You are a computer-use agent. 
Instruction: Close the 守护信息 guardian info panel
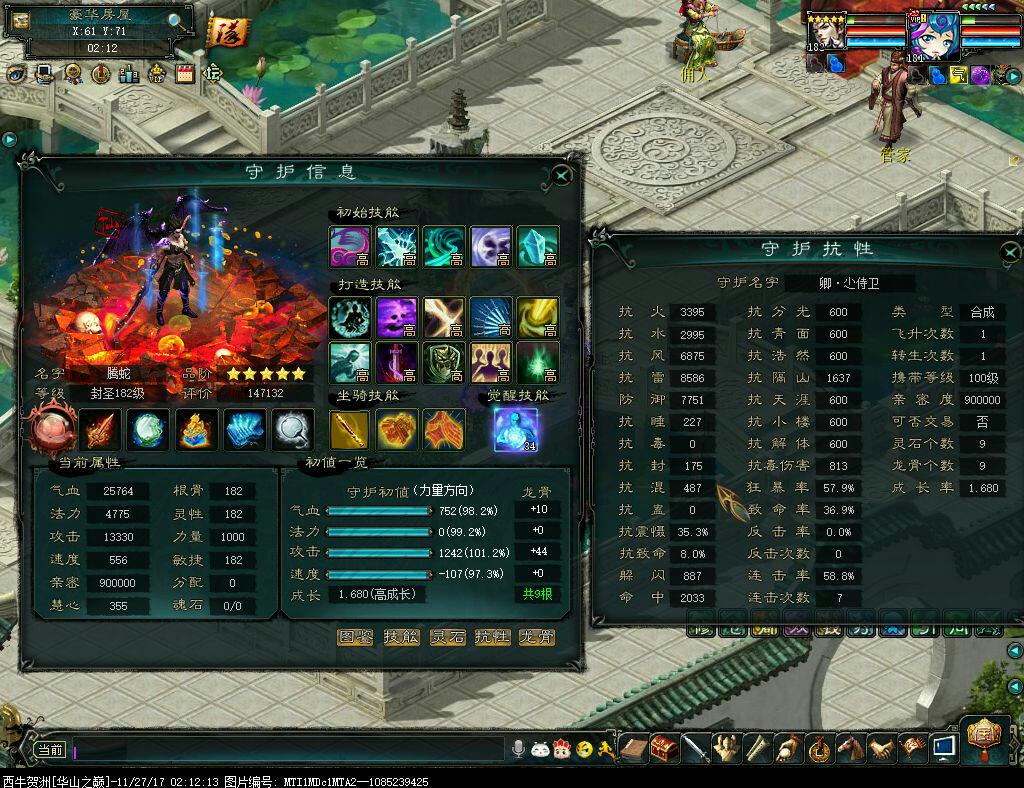[562, 176]
